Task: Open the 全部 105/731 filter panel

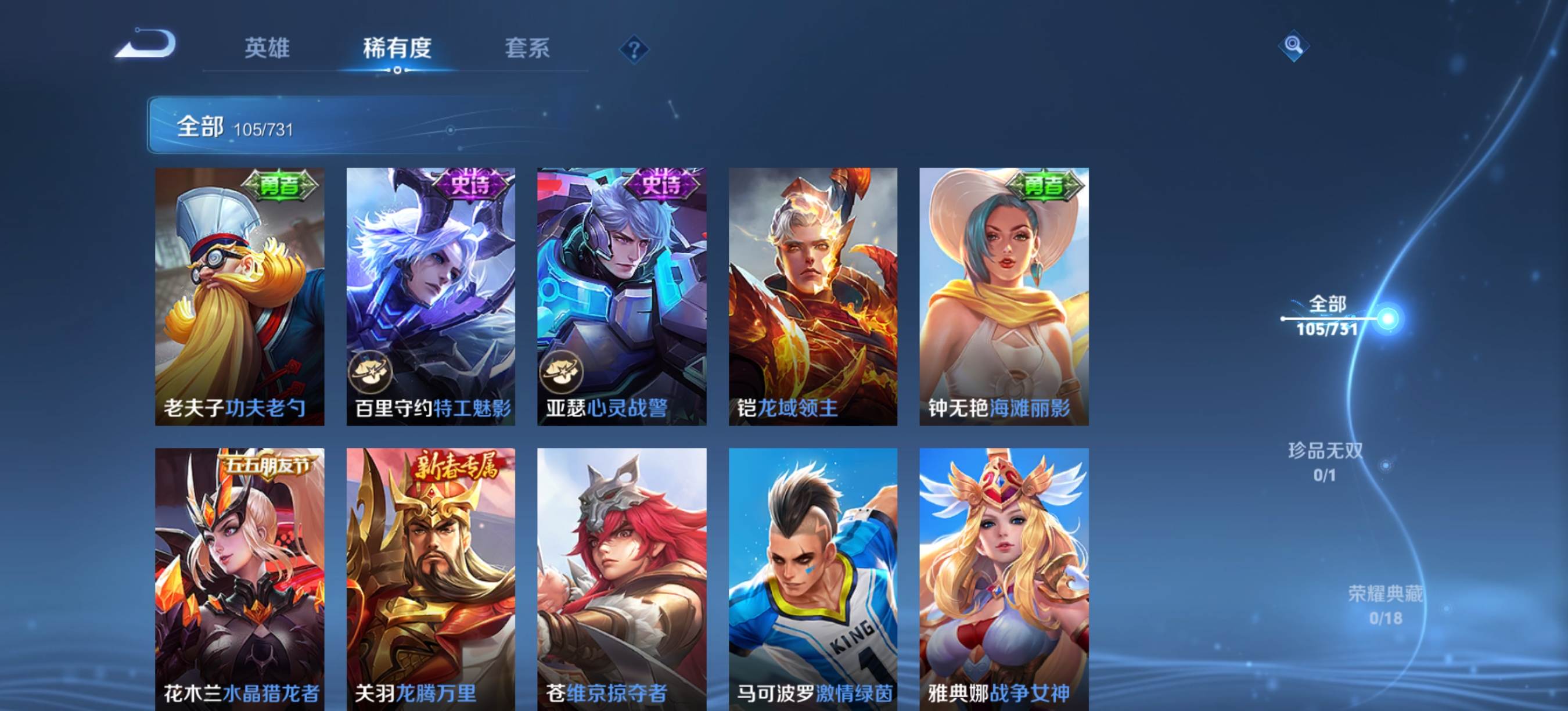Action: (238, 127)
